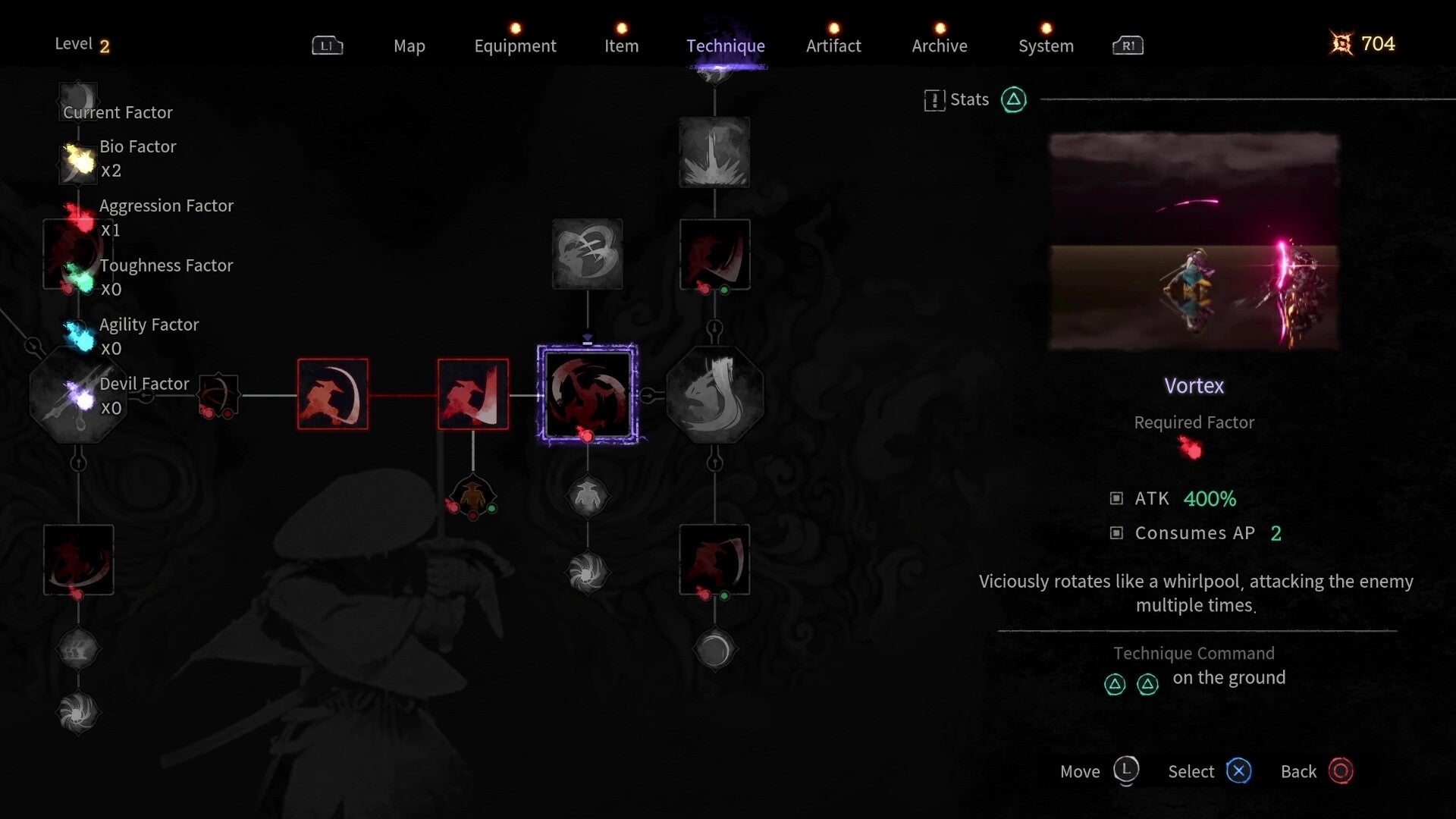The width and height of the screenshot is (1456, 819).
Task: Select the Devil Factor hexagon node
Action: coord(78,394)
